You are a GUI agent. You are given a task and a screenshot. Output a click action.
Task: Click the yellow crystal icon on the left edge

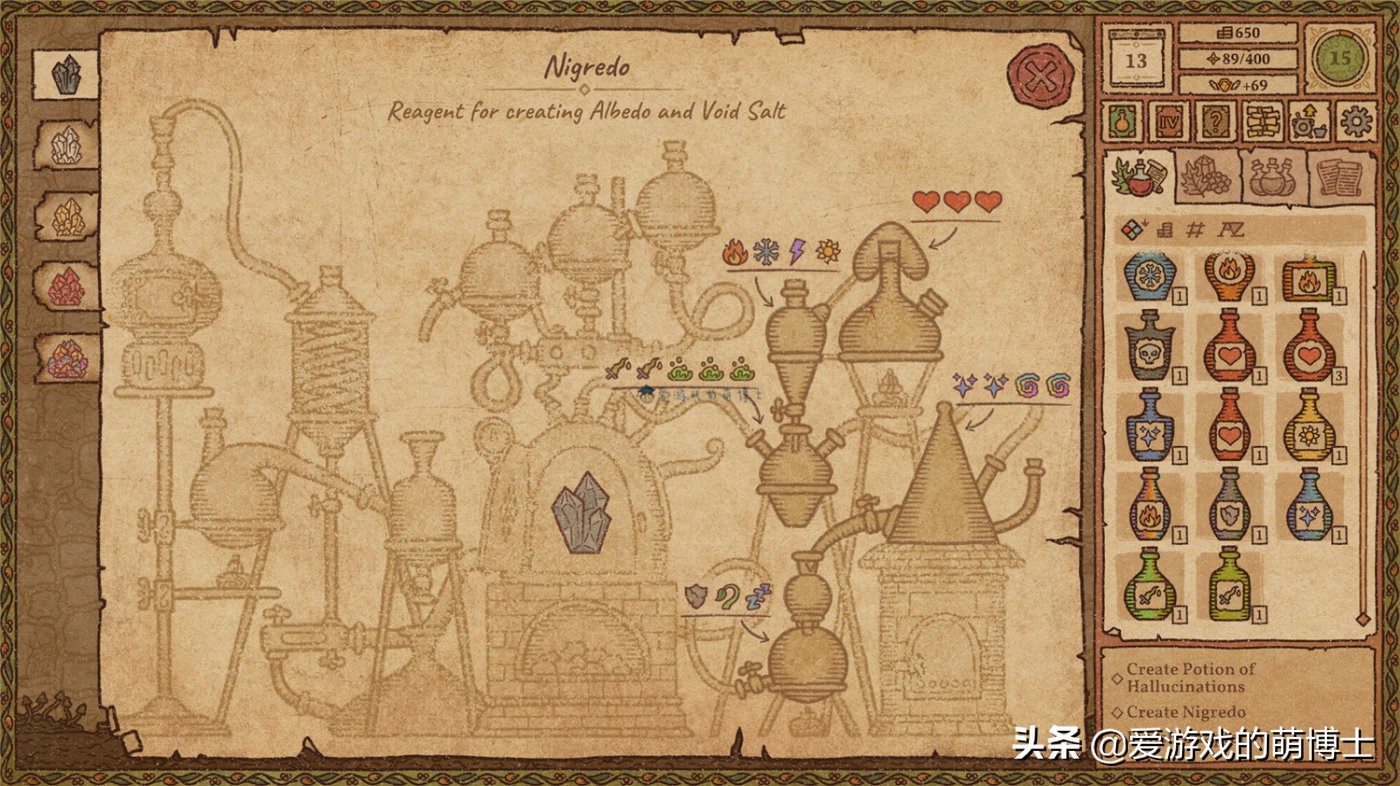pos(62,217)
